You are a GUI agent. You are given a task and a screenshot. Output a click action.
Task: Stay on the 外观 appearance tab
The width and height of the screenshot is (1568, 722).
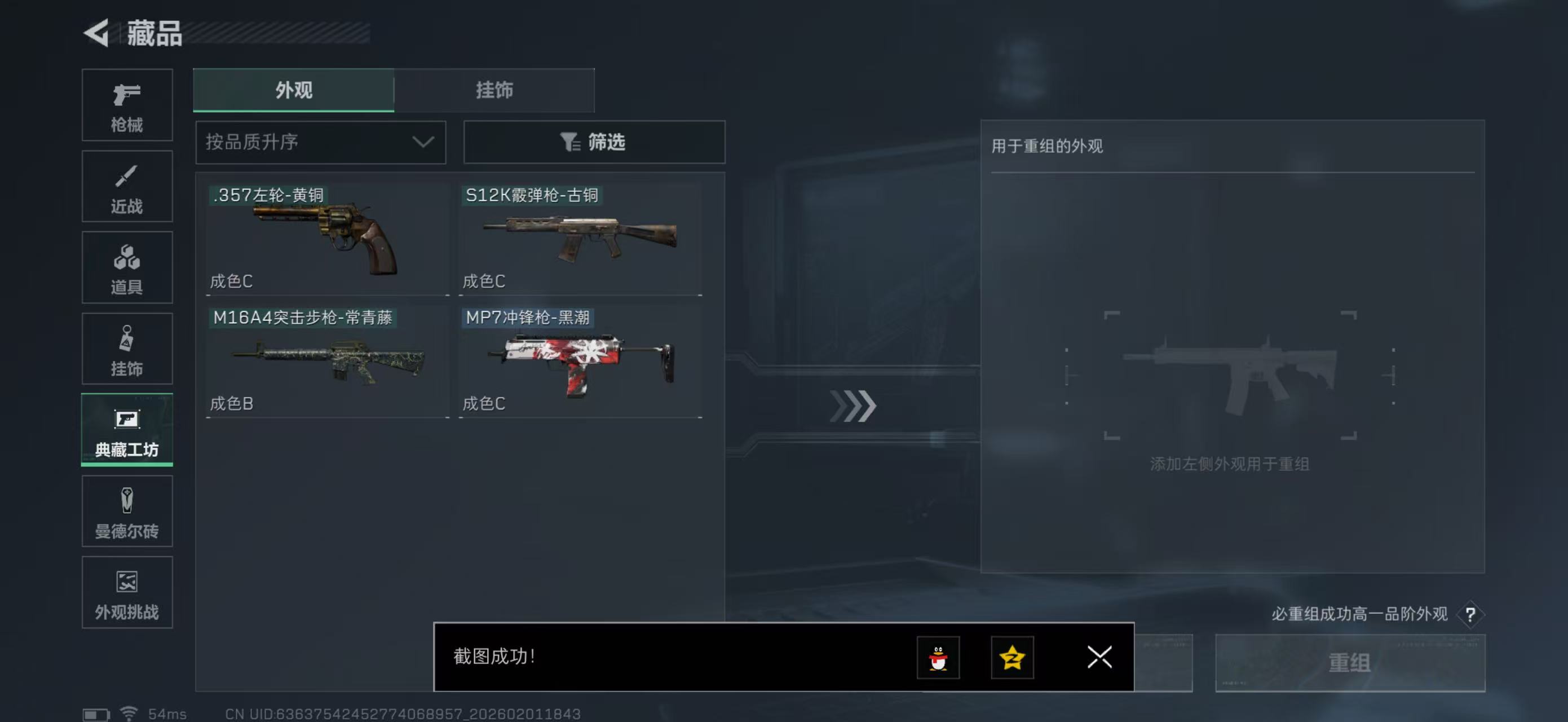[x=293, y=90]
